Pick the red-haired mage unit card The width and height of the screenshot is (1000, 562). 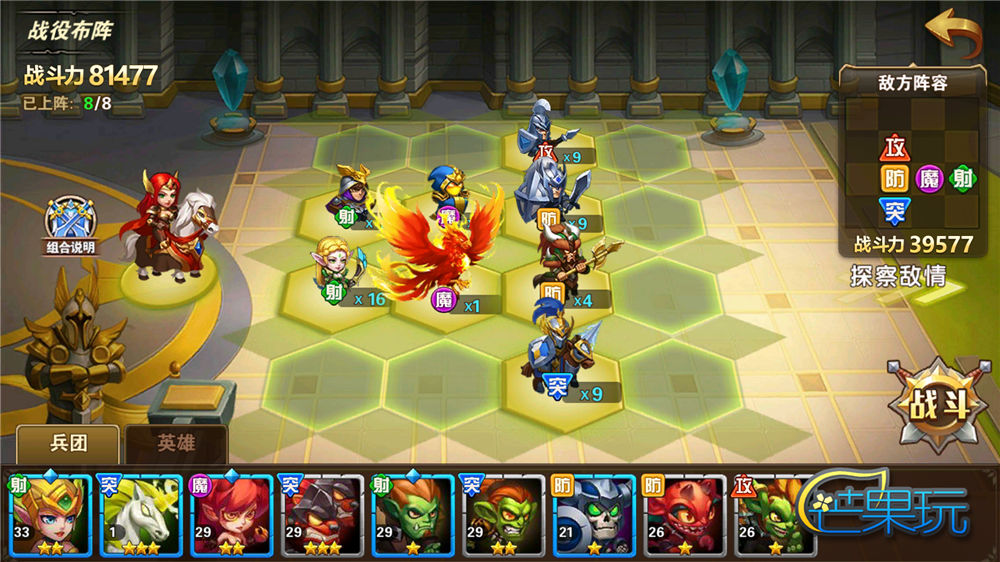point(229,514)
